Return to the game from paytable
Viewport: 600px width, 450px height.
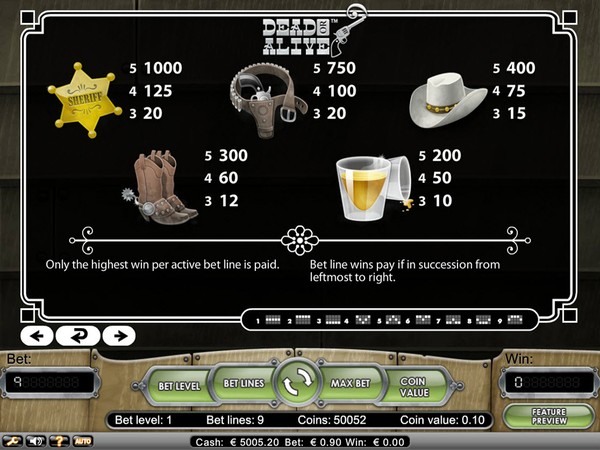click(77, 335)
